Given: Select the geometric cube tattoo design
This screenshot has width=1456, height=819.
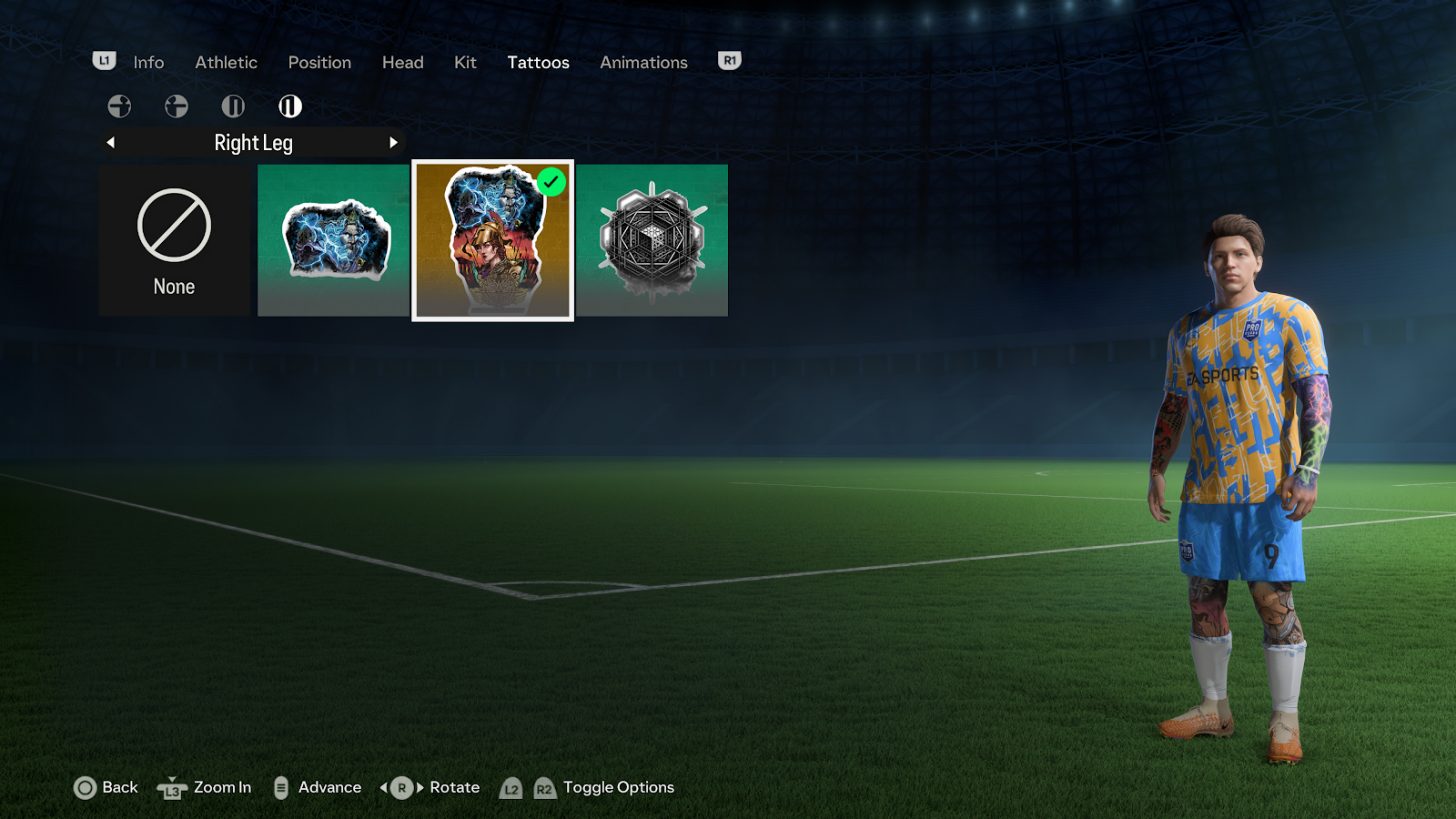Looking at the screenshot, I should pos(652,239).
